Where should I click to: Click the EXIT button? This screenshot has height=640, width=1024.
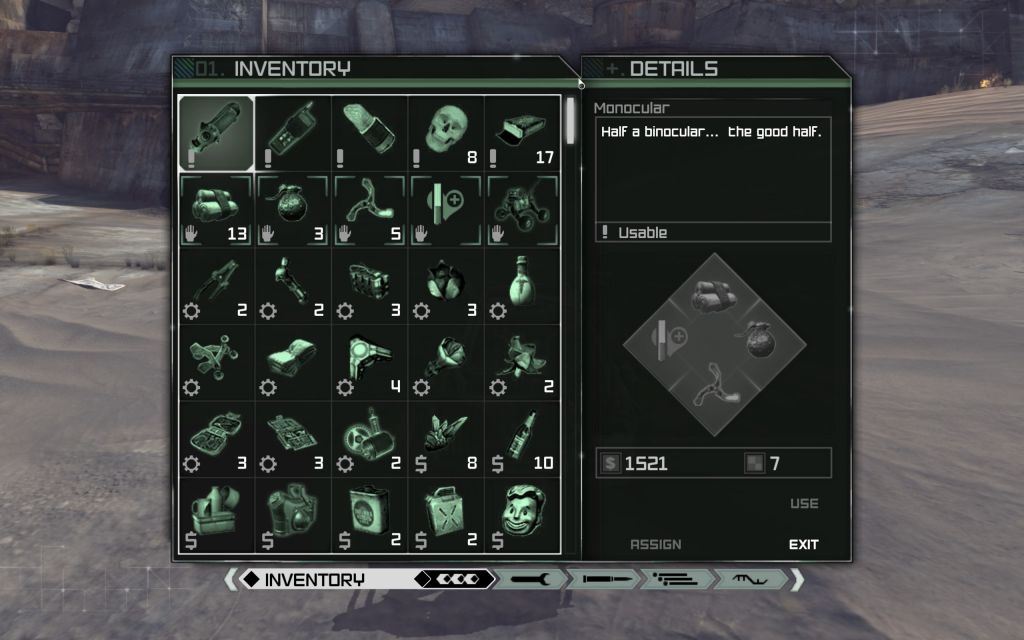click(803, 545)
